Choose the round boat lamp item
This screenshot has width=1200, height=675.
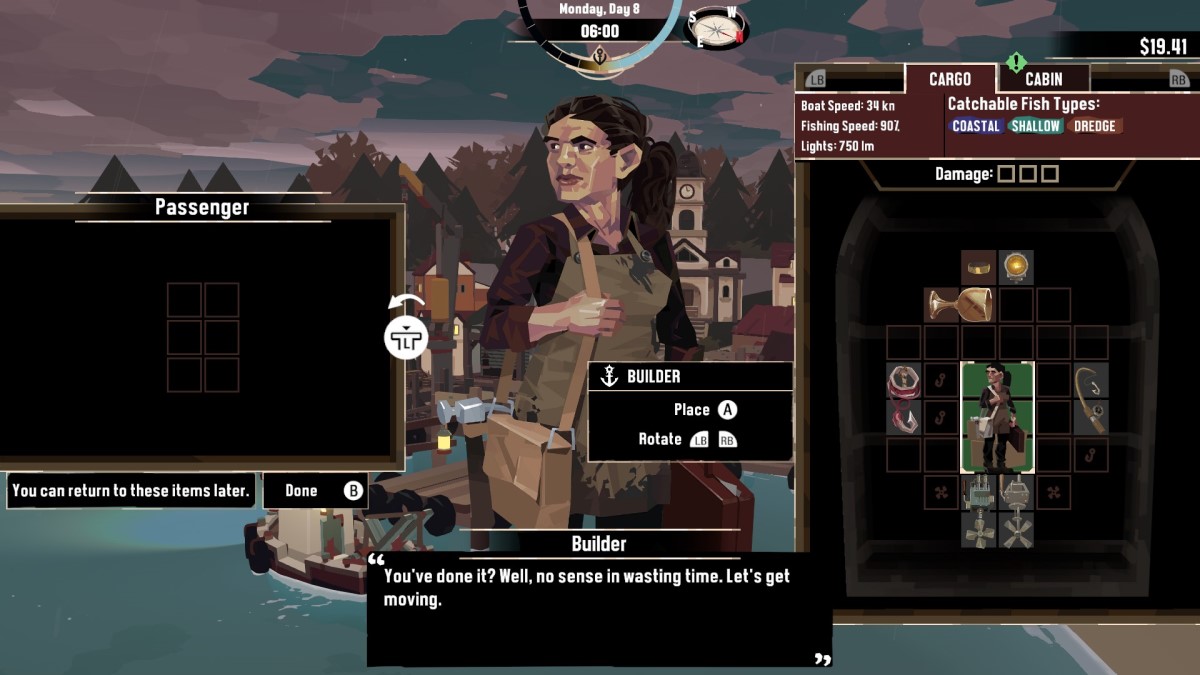tap(1016, 267)
